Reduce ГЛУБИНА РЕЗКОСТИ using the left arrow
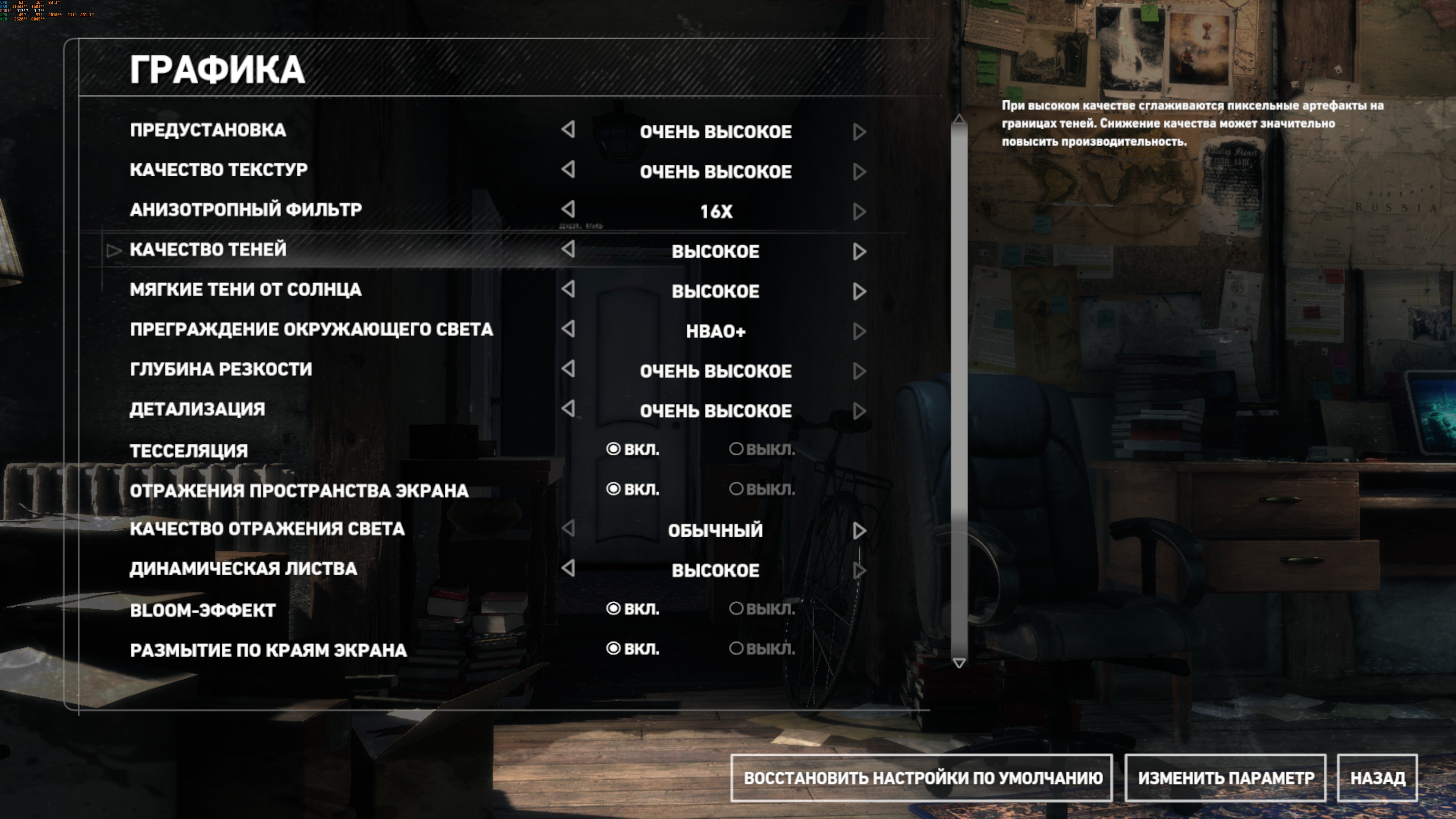Screen dimensions: 1456x819 [569, 369]
